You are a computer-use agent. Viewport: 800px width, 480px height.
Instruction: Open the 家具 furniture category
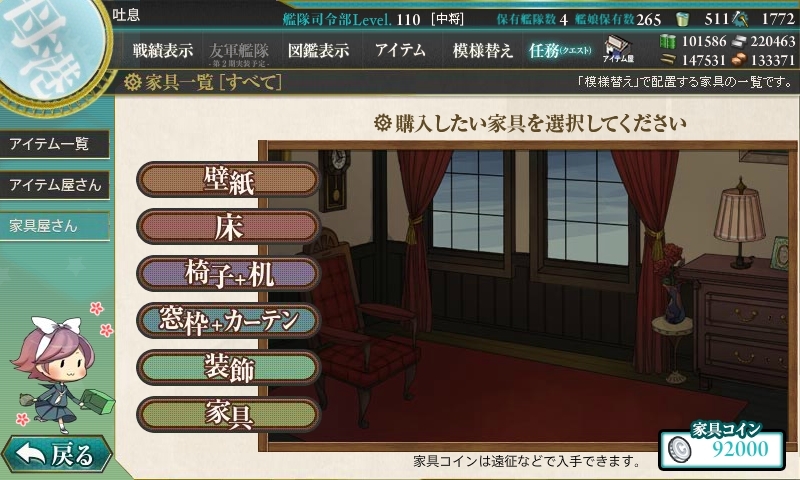point(228,413)
